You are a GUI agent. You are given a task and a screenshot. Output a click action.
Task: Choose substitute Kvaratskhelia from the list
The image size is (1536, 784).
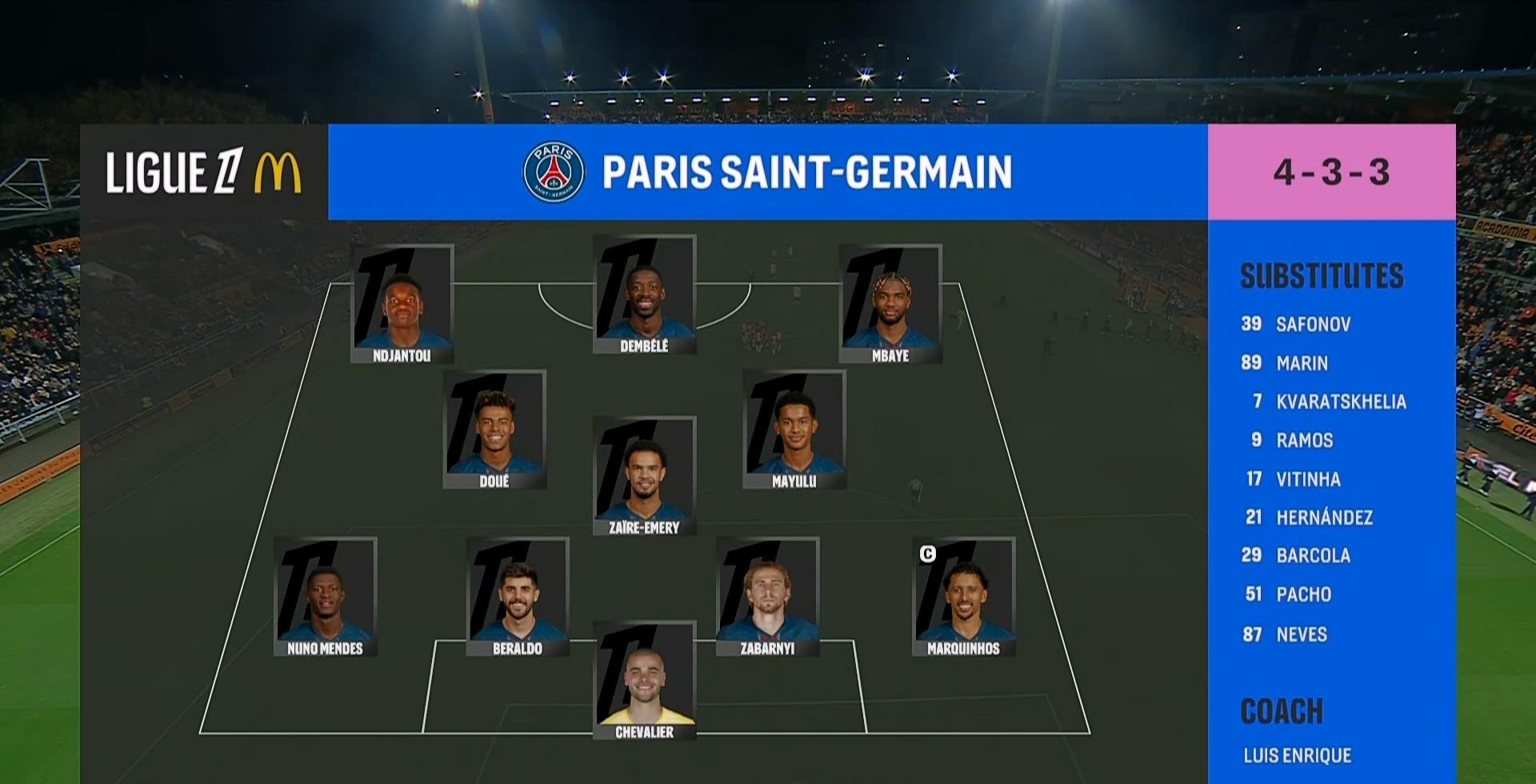[x=1340, y=402]
